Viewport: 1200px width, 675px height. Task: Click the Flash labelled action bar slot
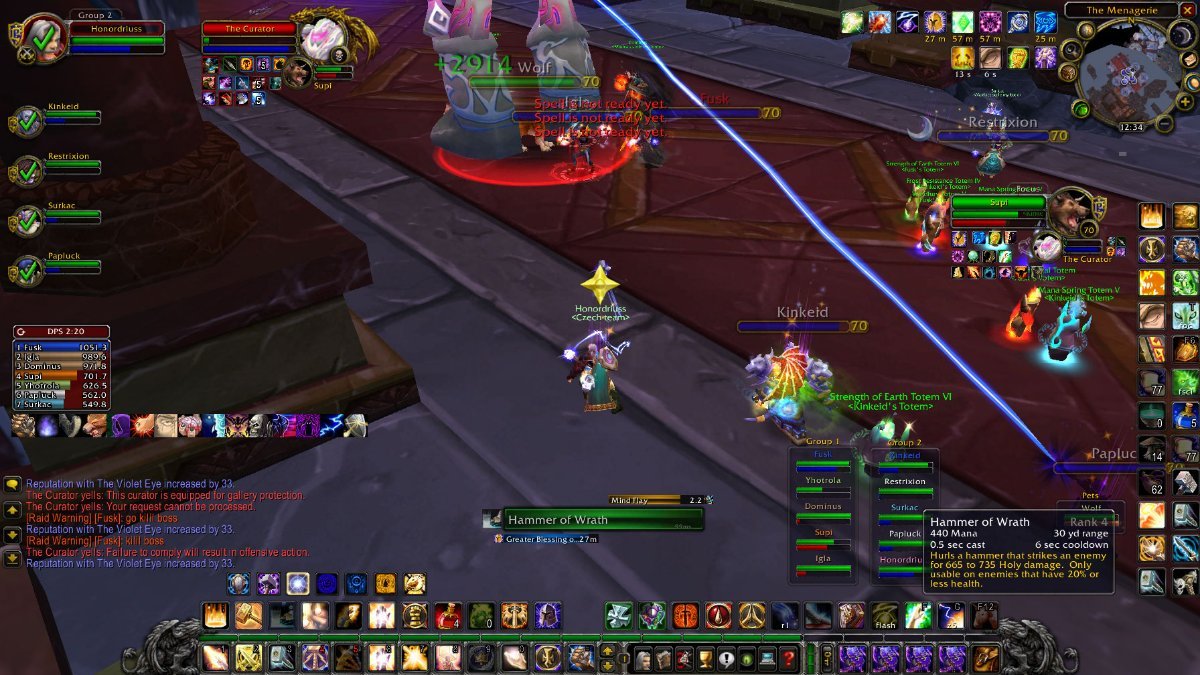tap(884, 616)
